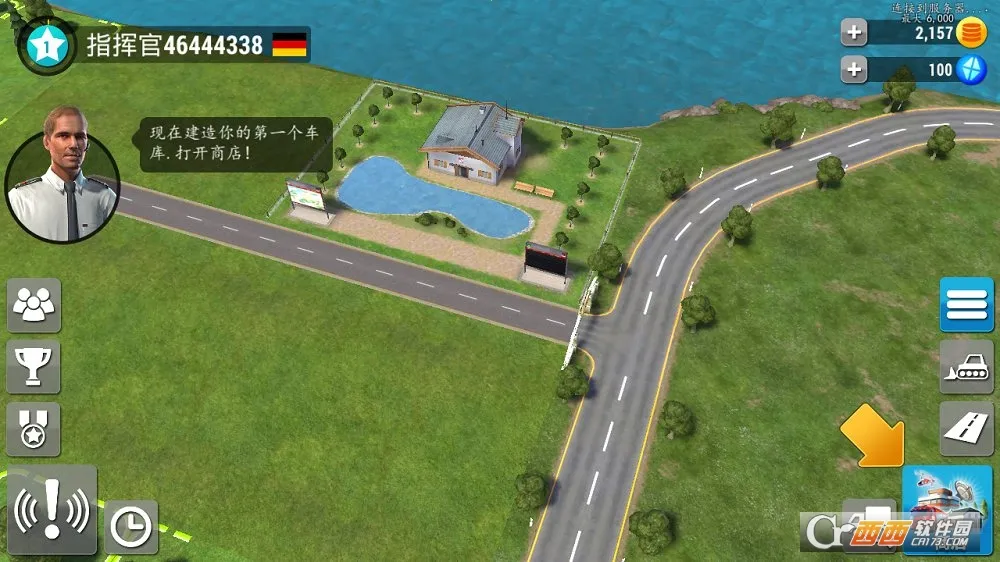Open the level star badge profile
The height and width of the screenshot is (562, 1000).
tap(46, 44)
